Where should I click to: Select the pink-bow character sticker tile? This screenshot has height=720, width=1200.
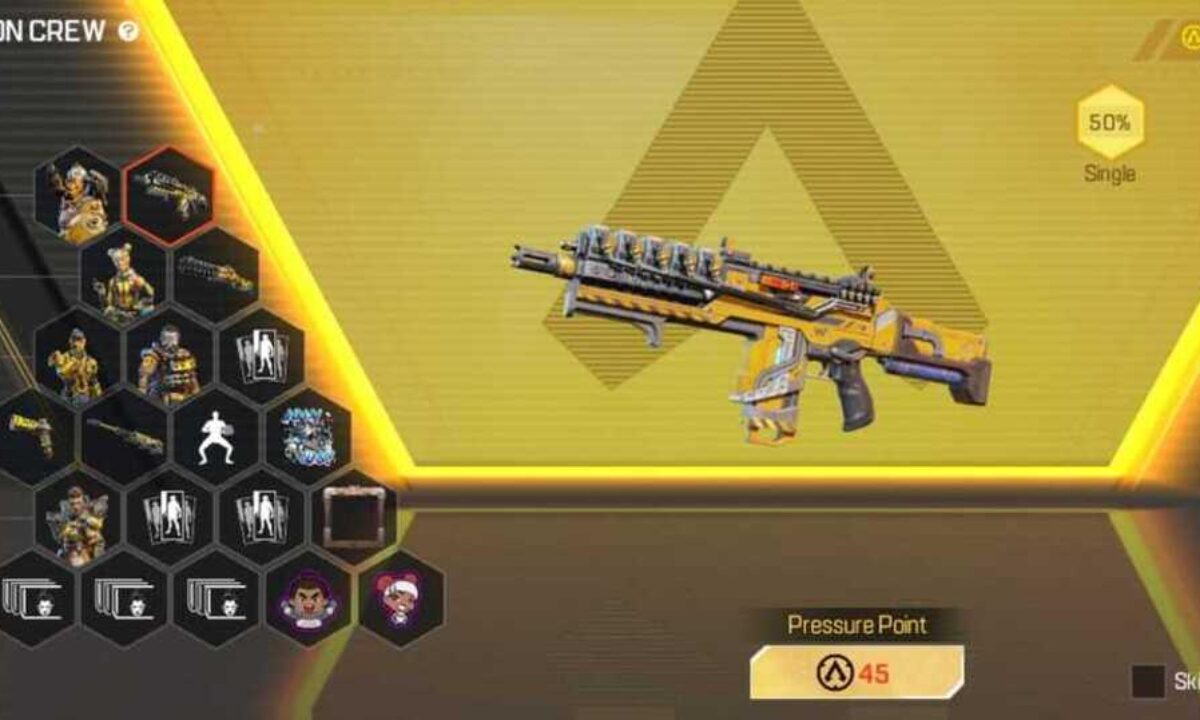[401, 598]
